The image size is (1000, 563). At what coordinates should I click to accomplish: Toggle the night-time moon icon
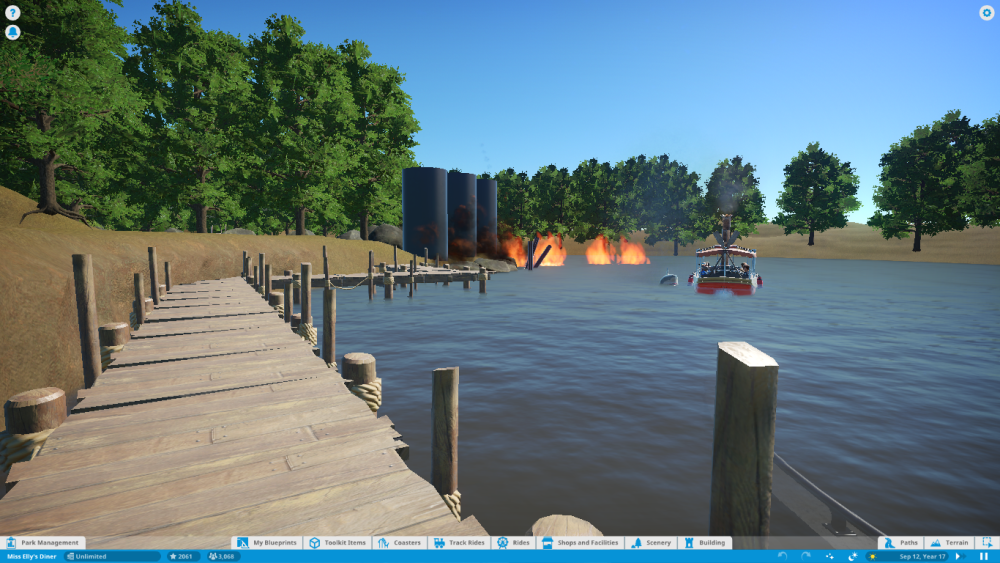point(853,556)
